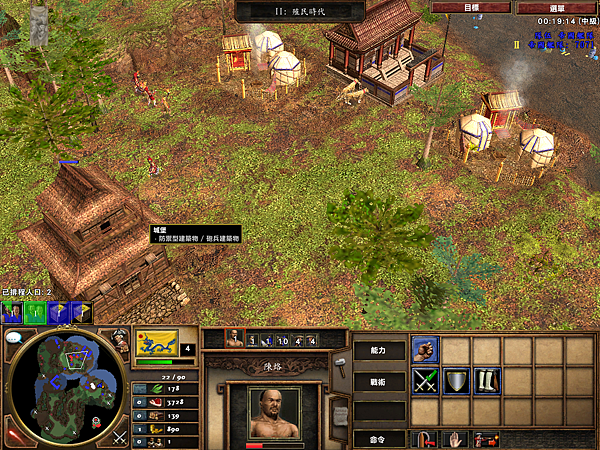Activate the fist ability icon

point(425,350)
